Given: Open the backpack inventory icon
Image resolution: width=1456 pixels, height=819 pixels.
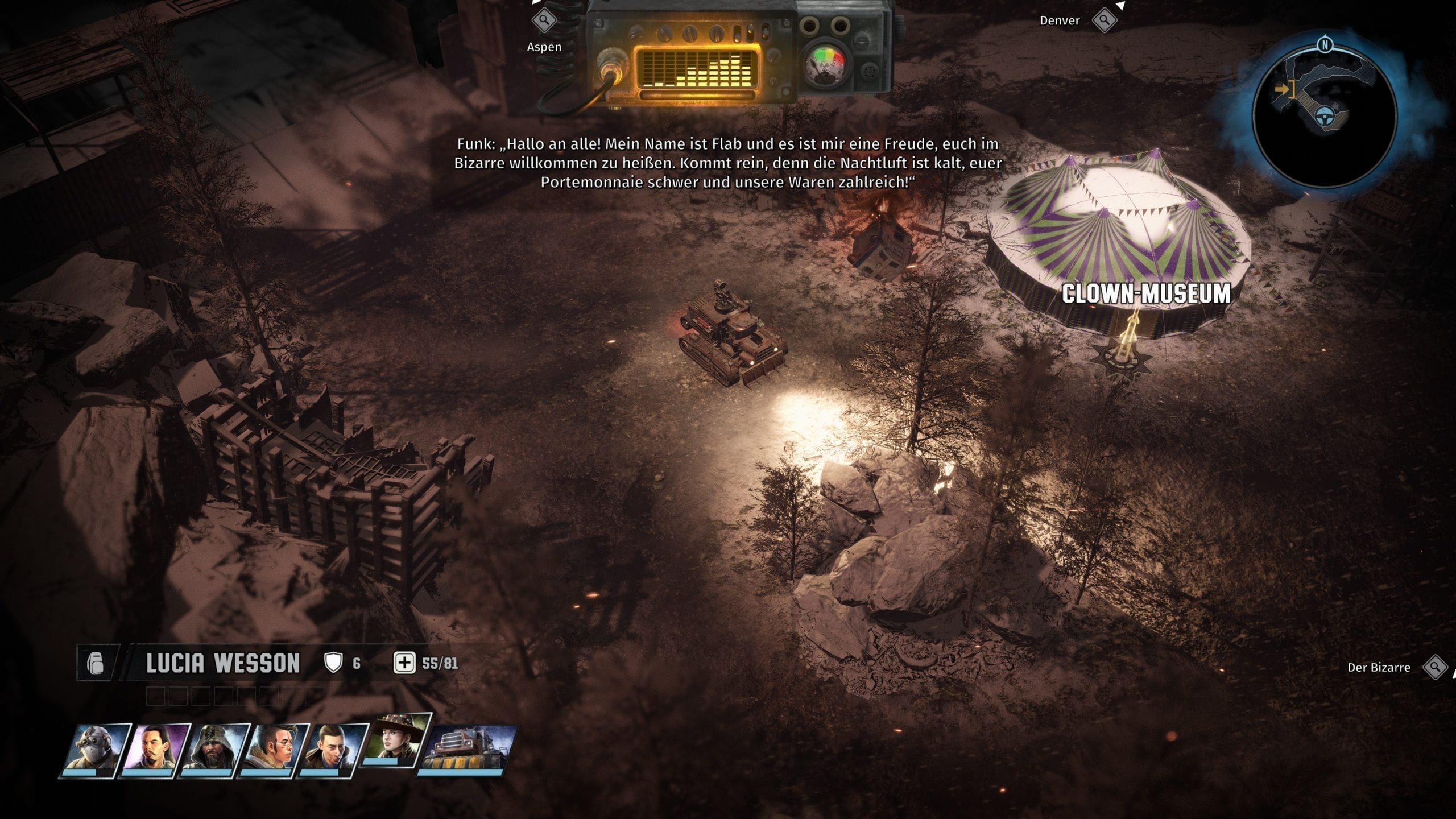Looking at the screenshot, I should (96, 663).
